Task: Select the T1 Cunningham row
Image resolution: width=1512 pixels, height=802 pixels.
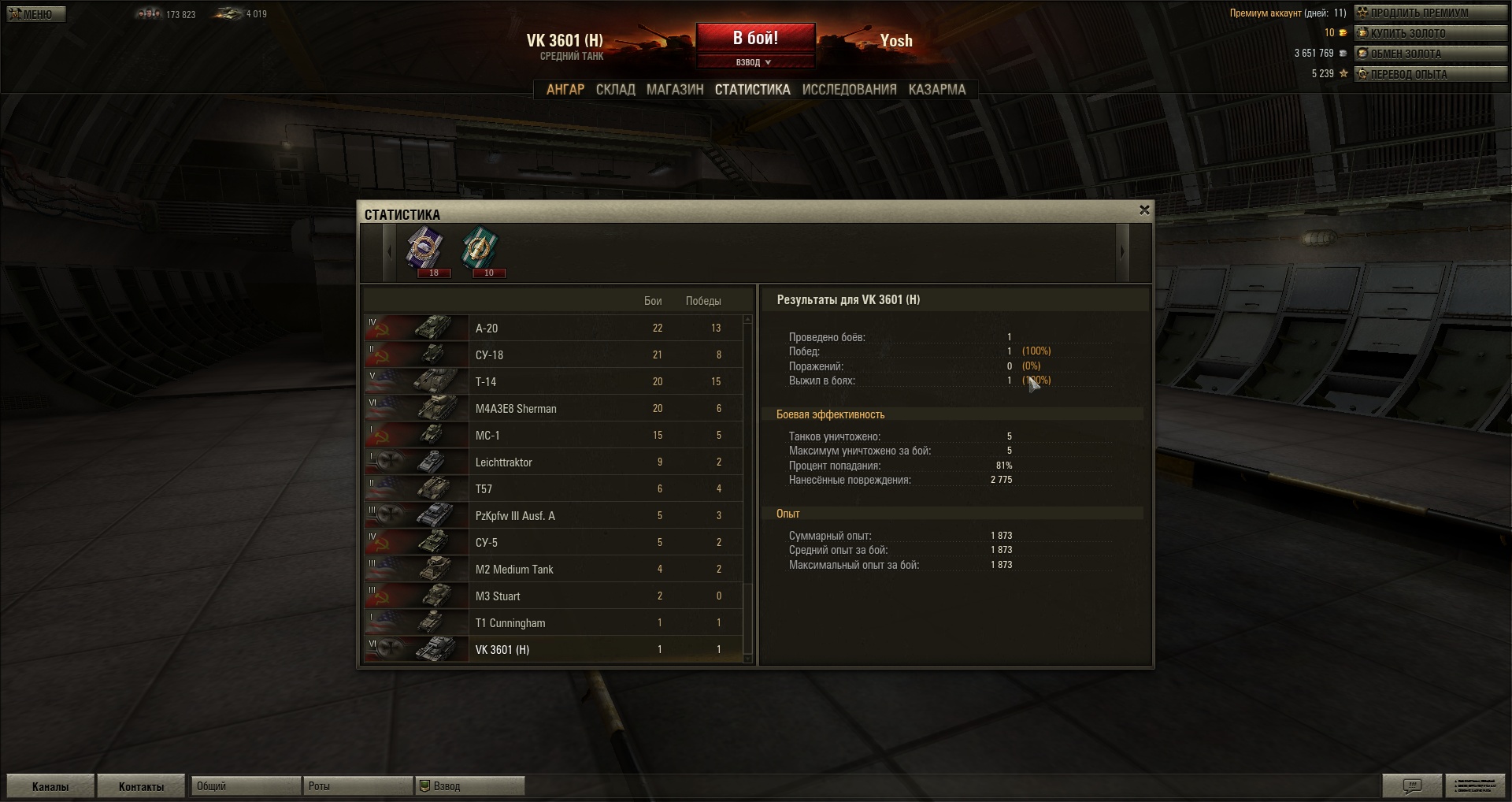Action: click(553, 623)
